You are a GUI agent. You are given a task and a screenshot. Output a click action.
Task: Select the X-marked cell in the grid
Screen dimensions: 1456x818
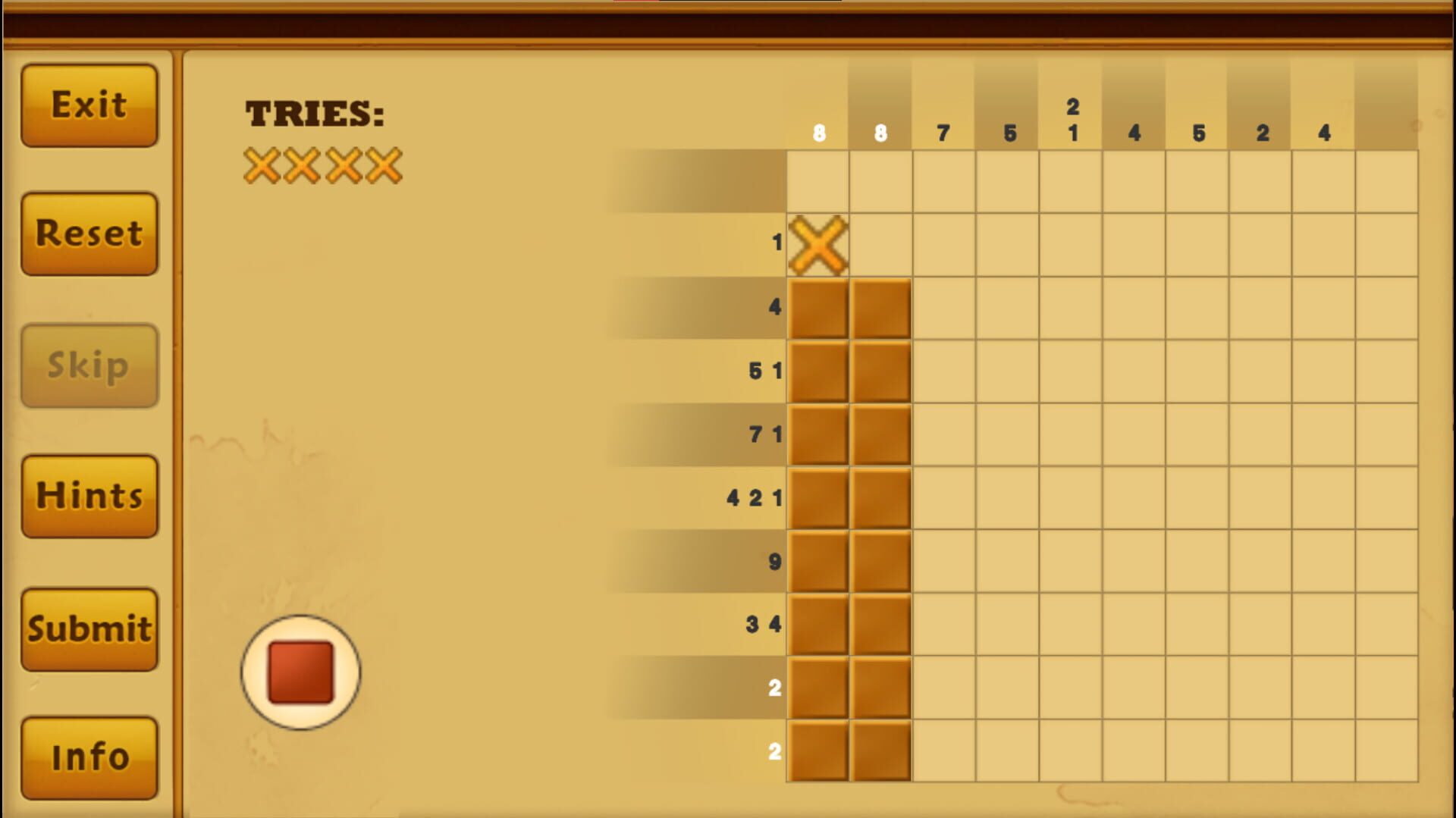coord(817,243)
